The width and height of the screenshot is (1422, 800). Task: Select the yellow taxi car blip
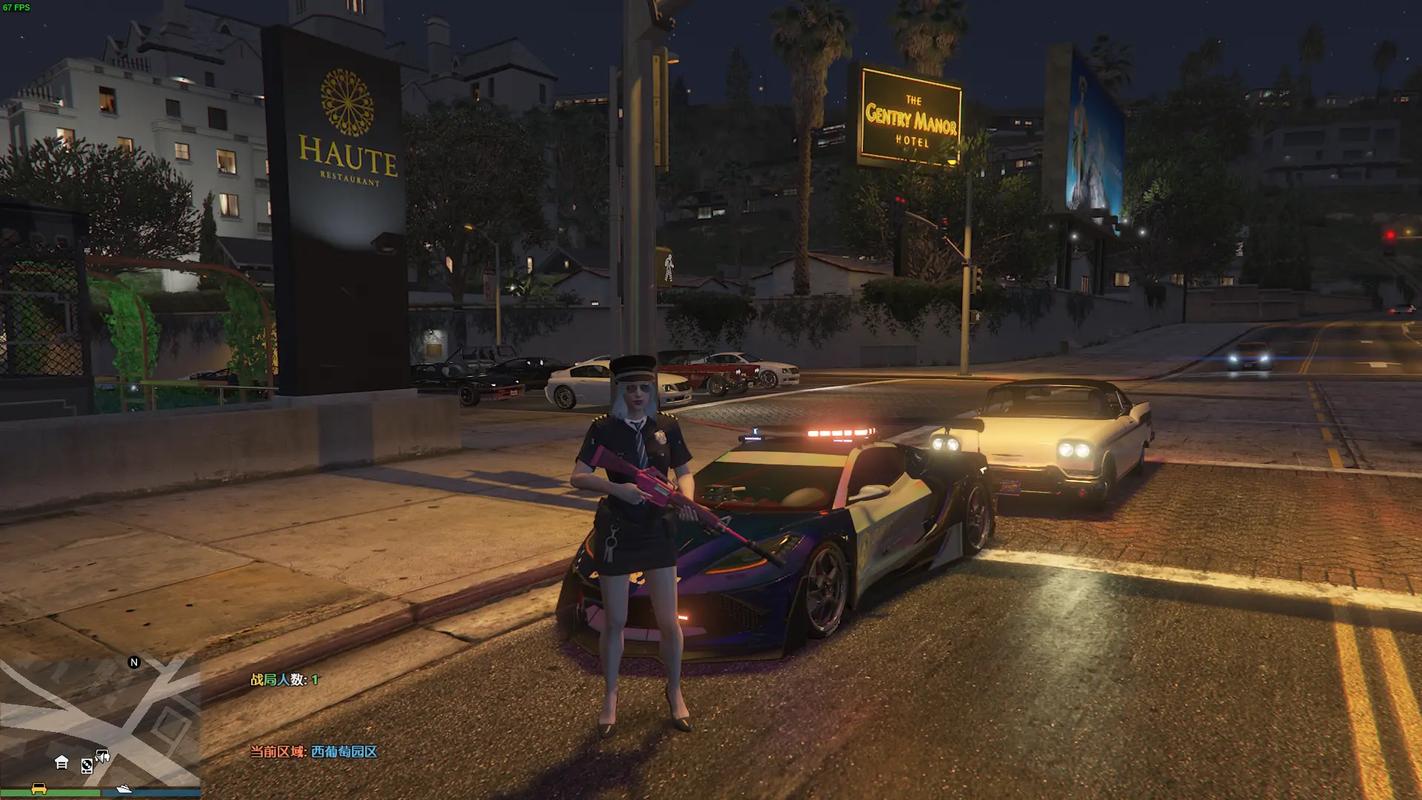click(x=39, y=788)
